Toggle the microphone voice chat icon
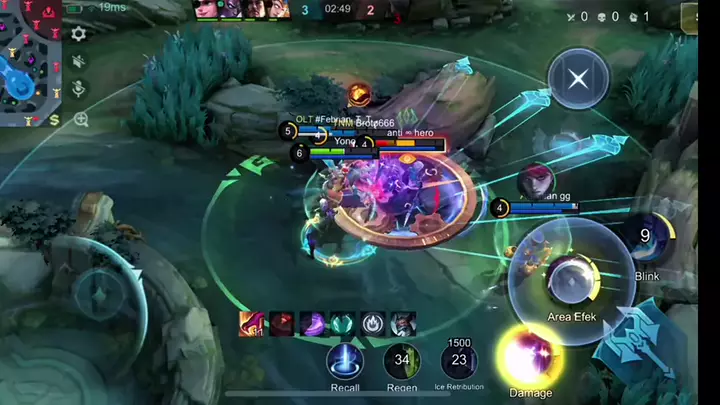This screenshot has width=720, height=405. point(78,90)
